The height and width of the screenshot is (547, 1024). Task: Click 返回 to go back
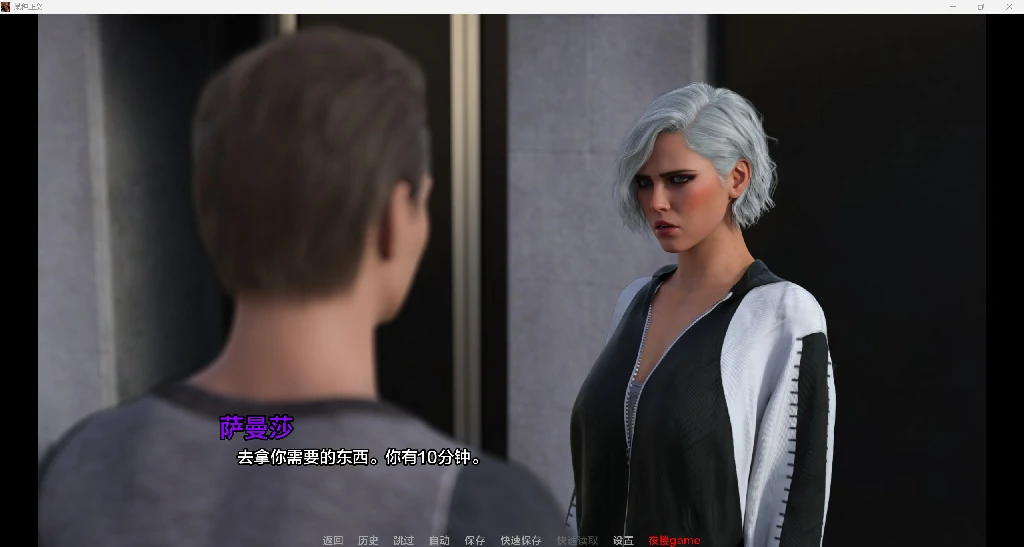333,540
